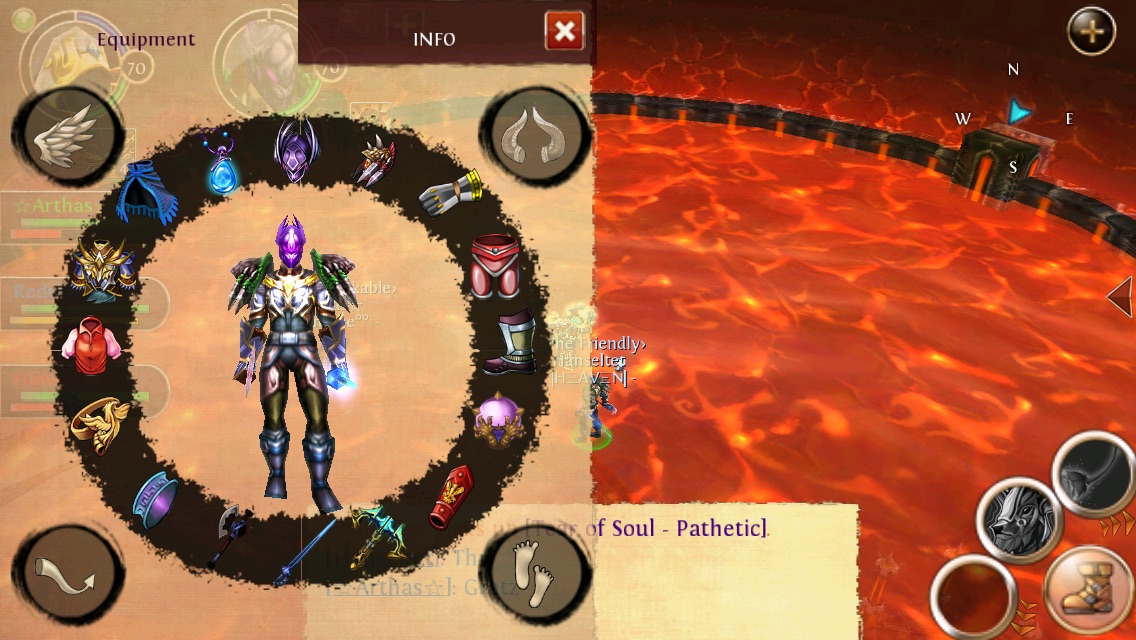1136x640 pixels.
Task: Select the armored boot equipment slot
Action: (x=510, y=343)
